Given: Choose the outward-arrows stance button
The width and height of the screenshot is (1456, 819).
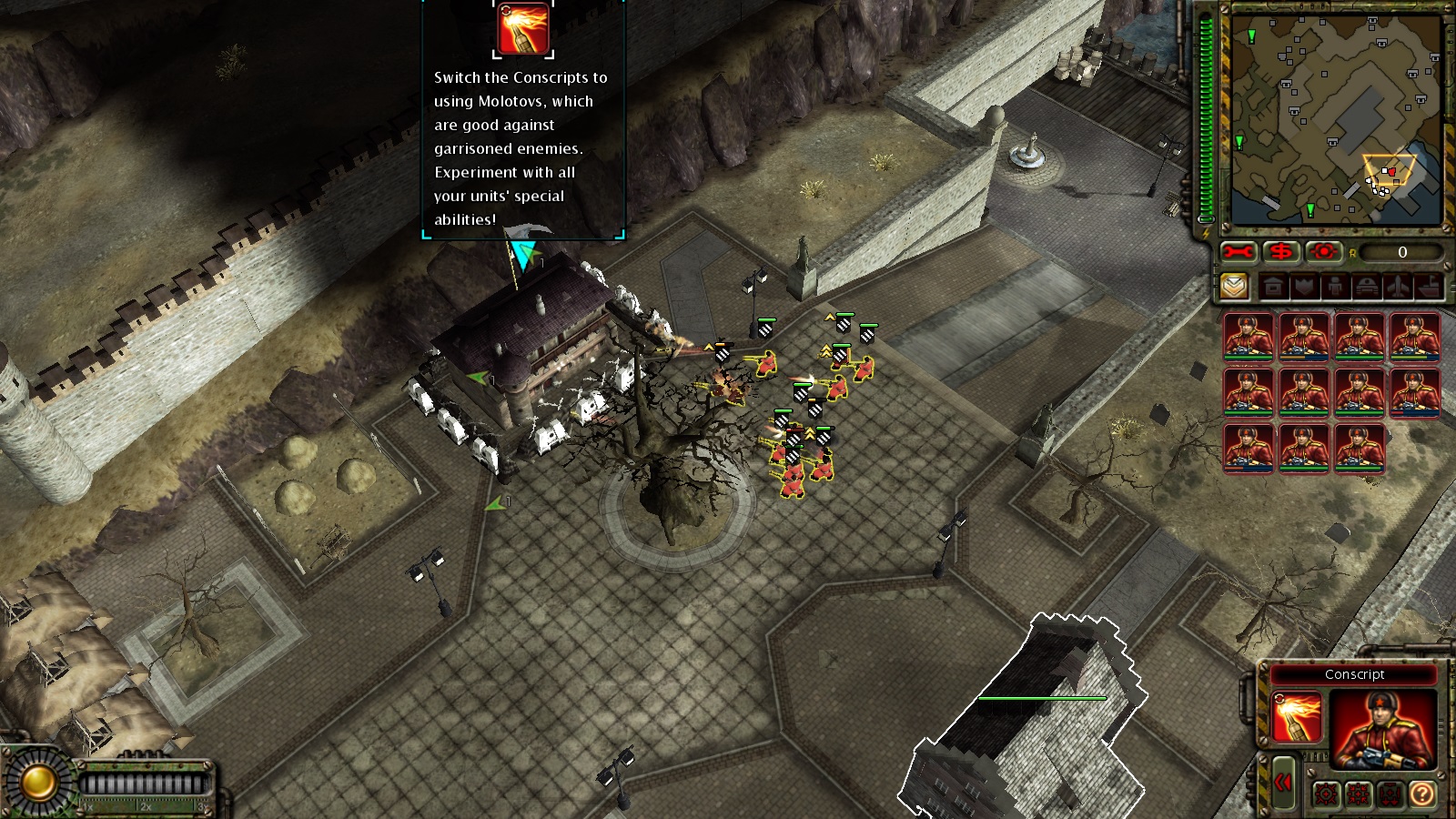Looking at the screenshot, I should [1326, 794].
